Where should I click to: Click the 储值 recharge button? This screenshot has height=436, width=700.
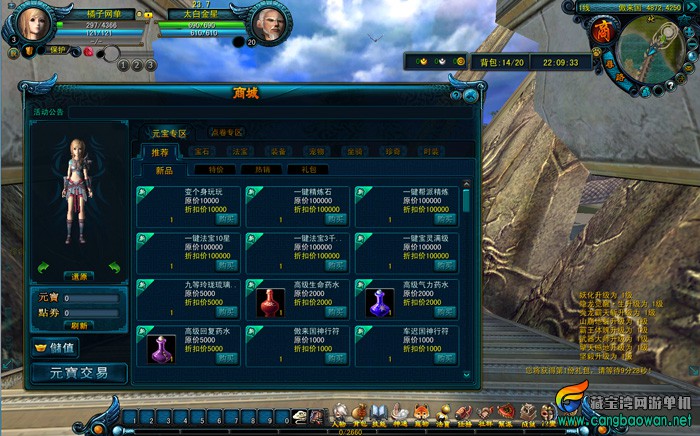tap(55, 349)
